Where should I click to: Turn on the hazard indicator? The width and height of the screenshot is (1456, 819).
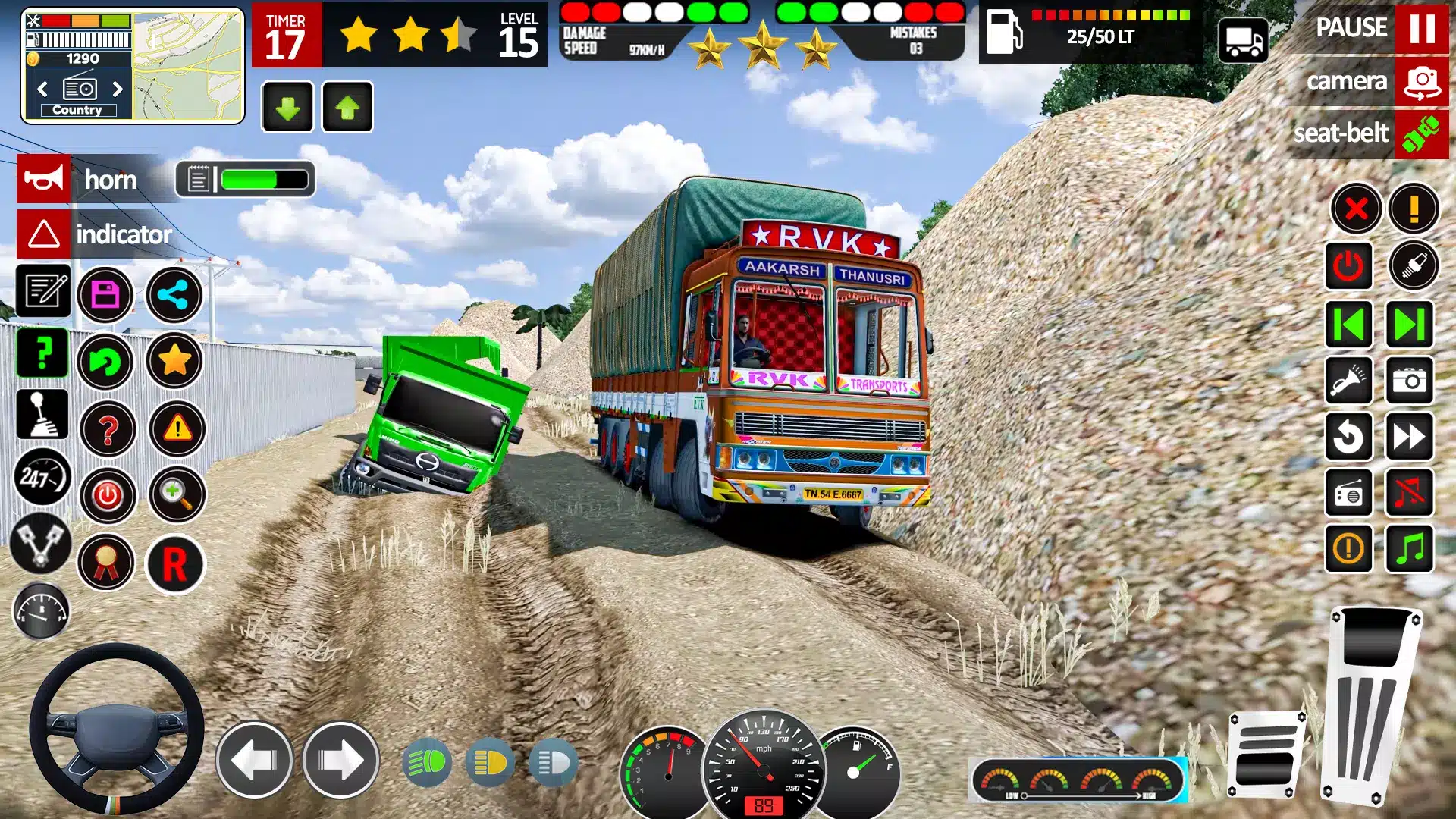44,234
